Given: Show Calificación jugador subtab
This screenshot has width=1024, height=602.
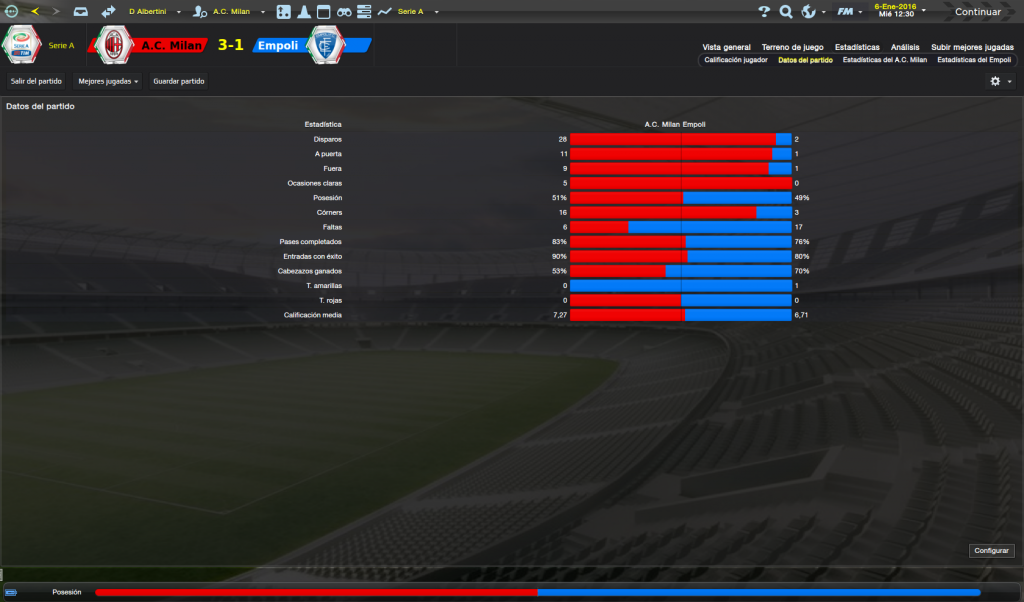Looking at the screenshot, I should 736,60.
